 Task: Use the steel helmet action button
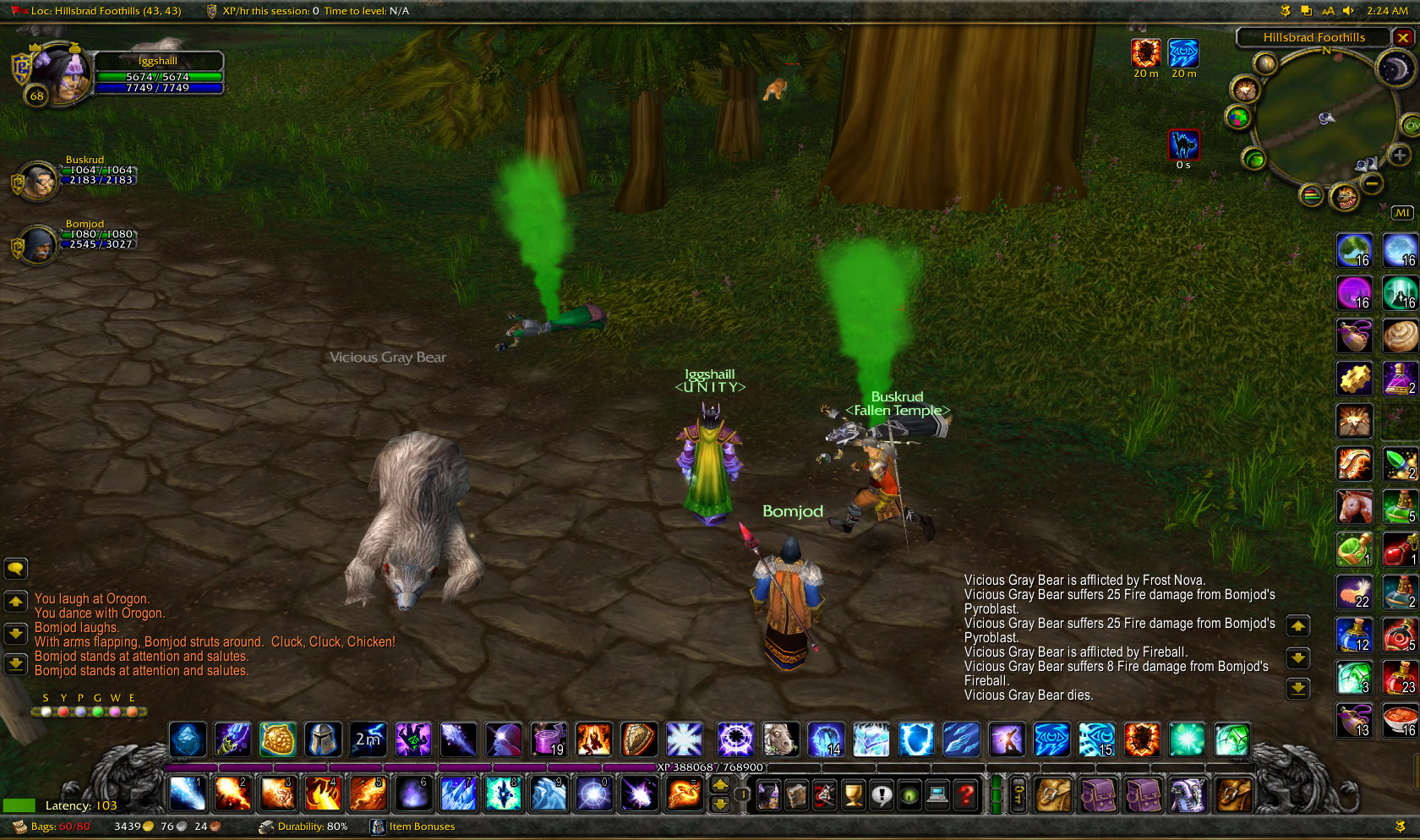click(x=323, y=739)
